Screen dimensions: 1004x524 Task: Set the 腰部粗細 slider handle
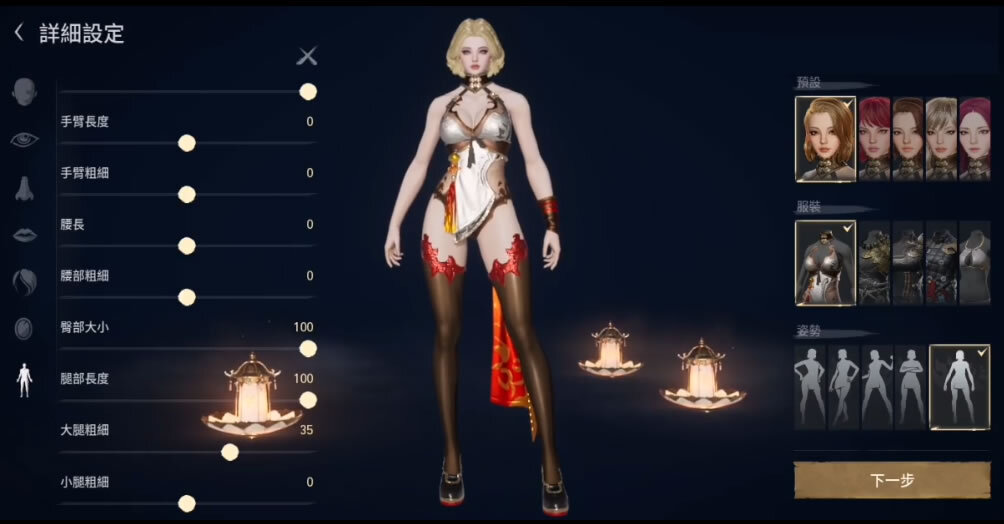pos(186,297)
